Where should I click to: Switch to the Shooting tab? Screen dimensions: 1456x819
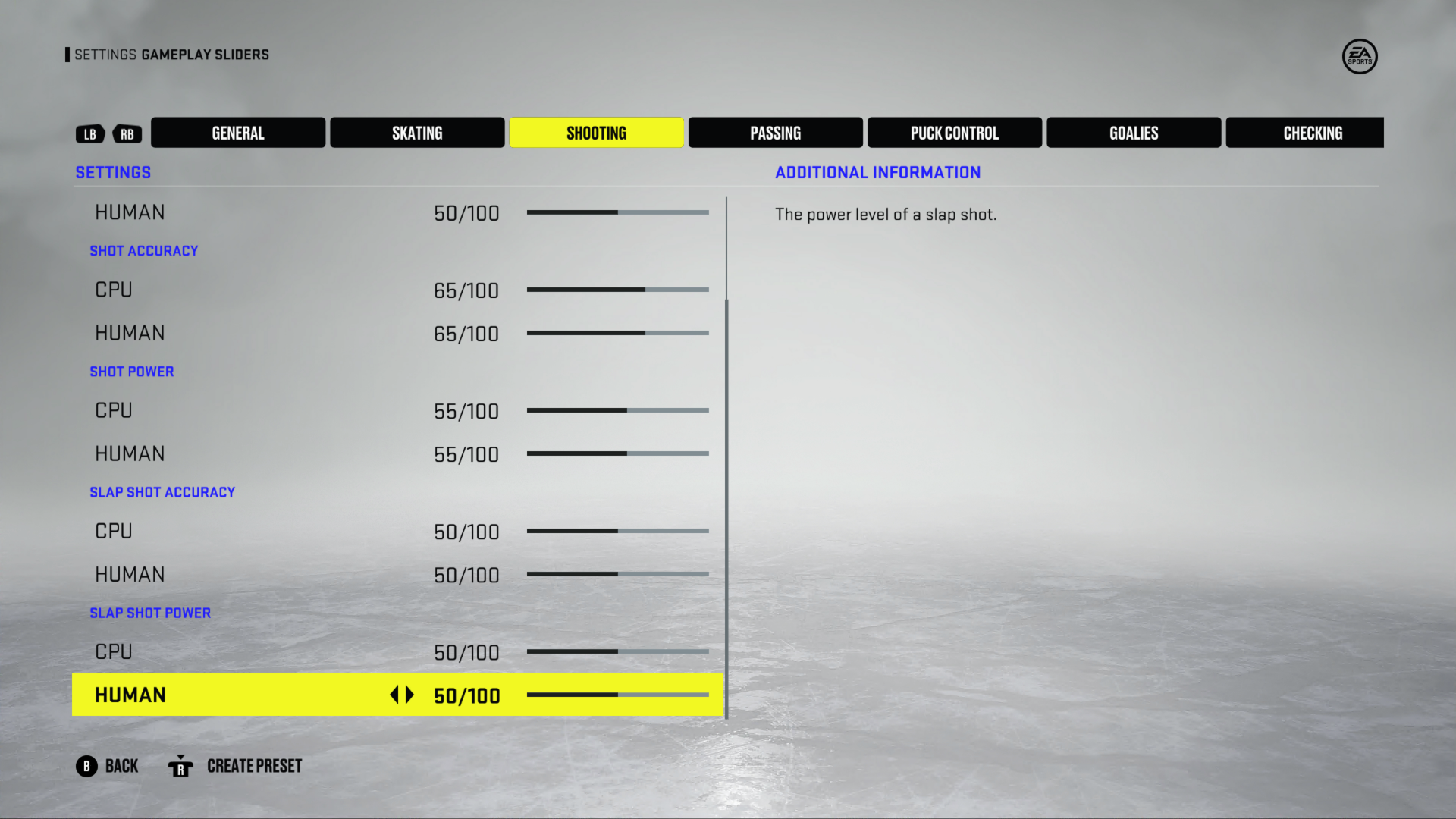(596, 132)
